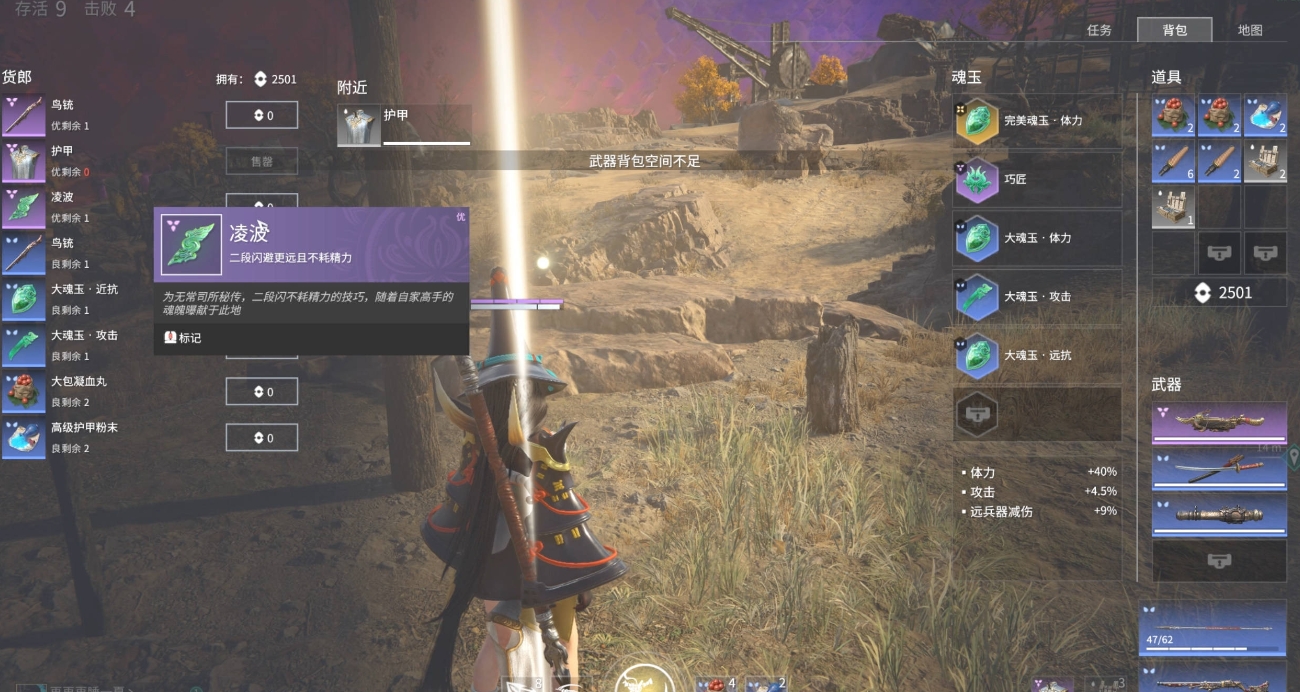This screenshot has height=692, width=1300.
Task: Choose the katana weapon slot
Action: [x=1219, y=470]
